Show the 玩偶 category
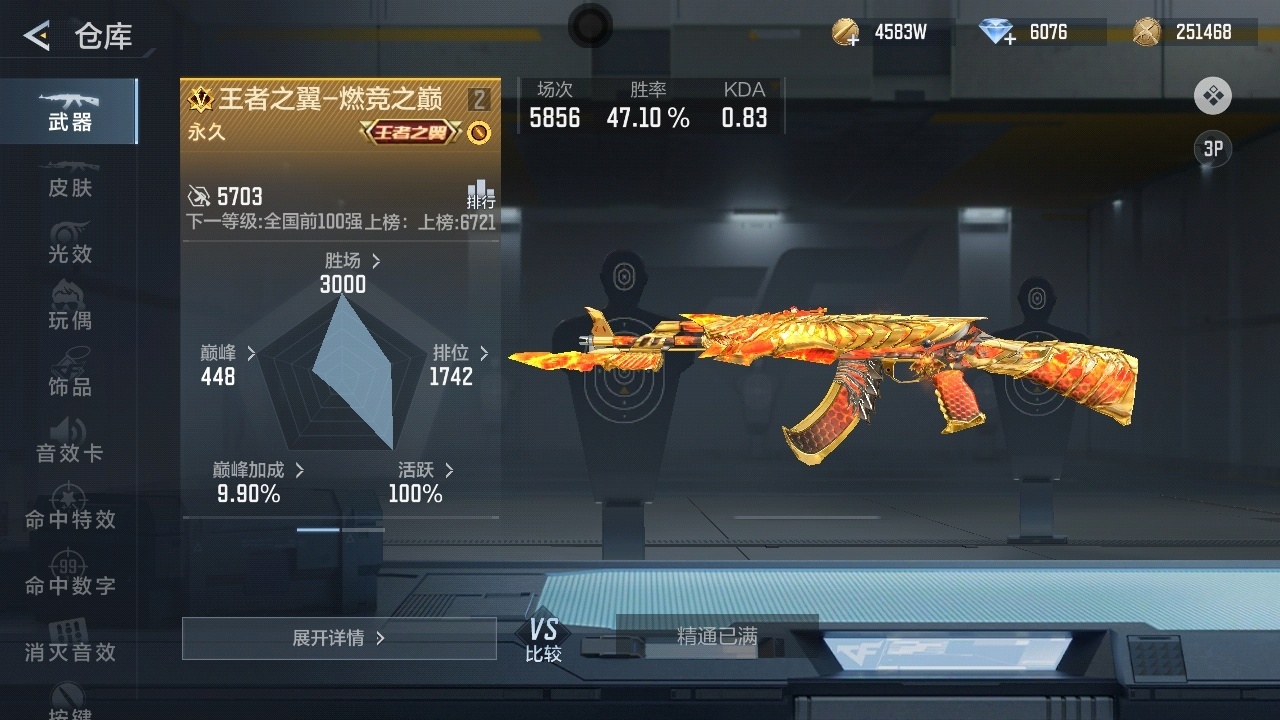1280x720 pixels. pos(70,311)
